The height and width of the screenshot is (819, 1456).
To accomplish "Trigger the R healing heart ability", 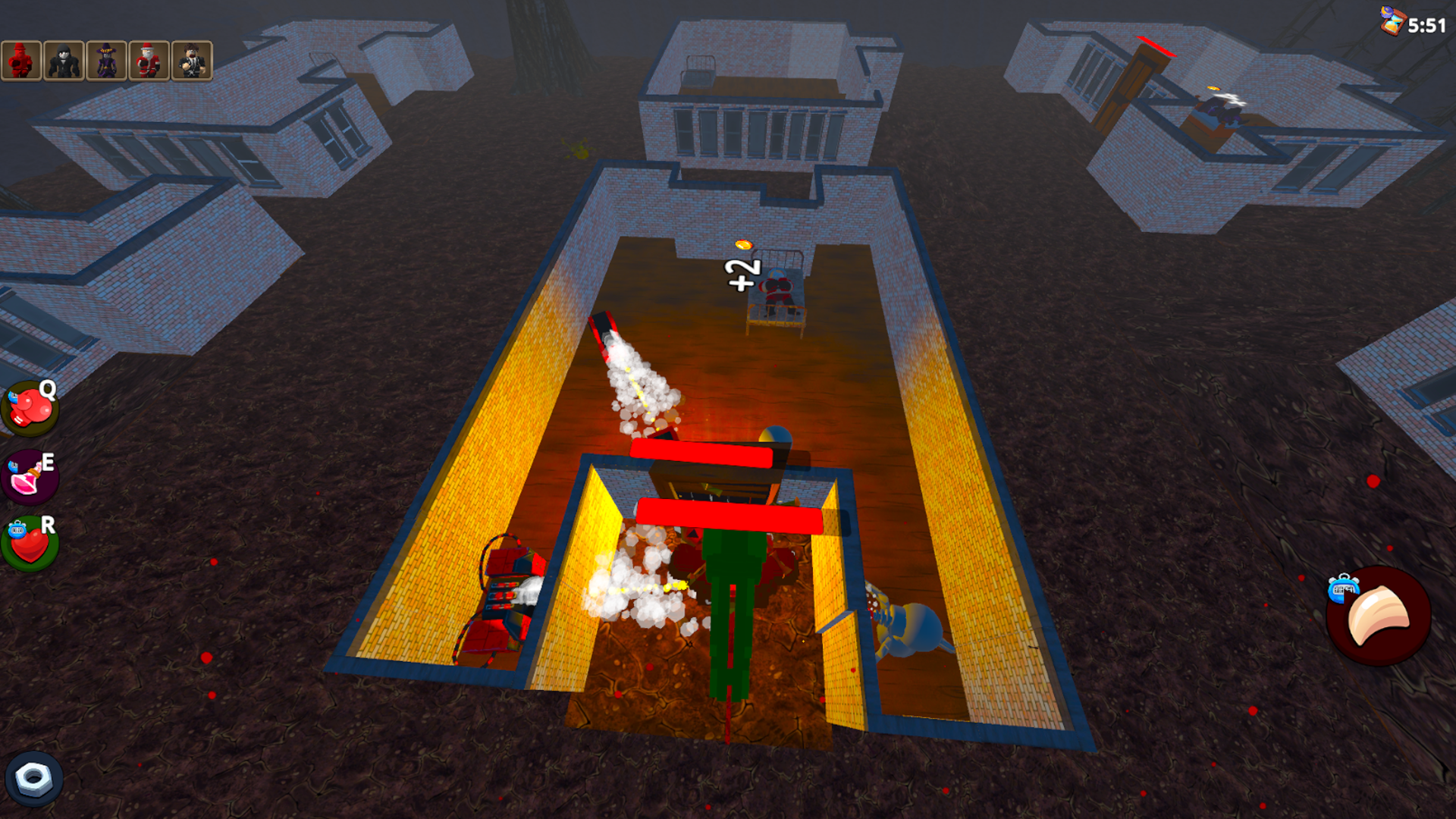I will coord(29,542).
